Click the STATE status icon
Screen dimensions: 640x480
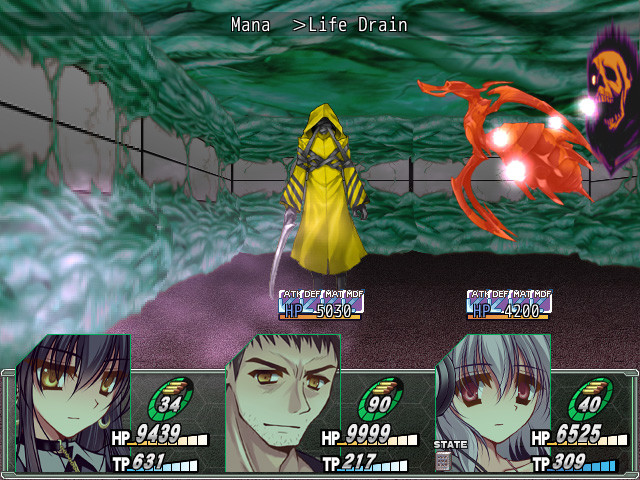[443, 460]
